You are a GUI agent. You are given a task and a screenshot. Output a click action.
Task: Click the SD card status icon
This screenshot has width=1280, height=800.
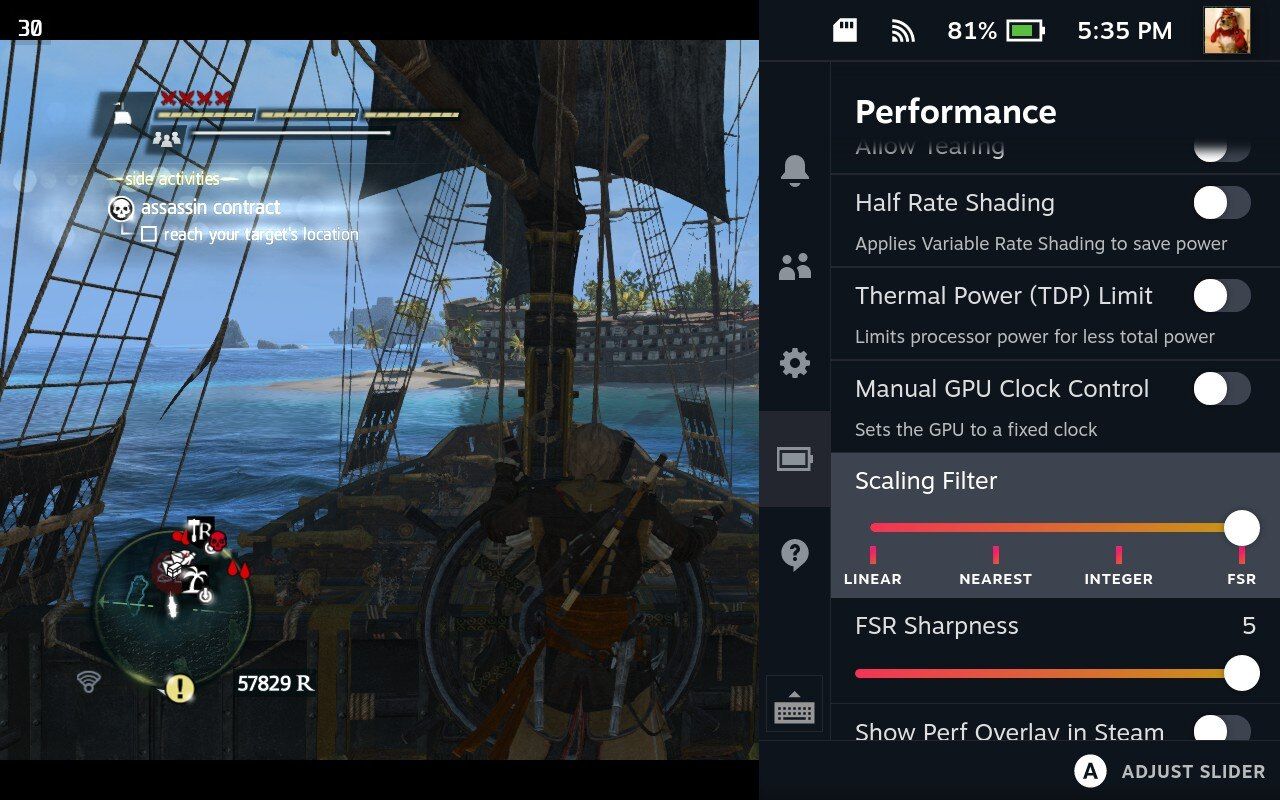843,30
